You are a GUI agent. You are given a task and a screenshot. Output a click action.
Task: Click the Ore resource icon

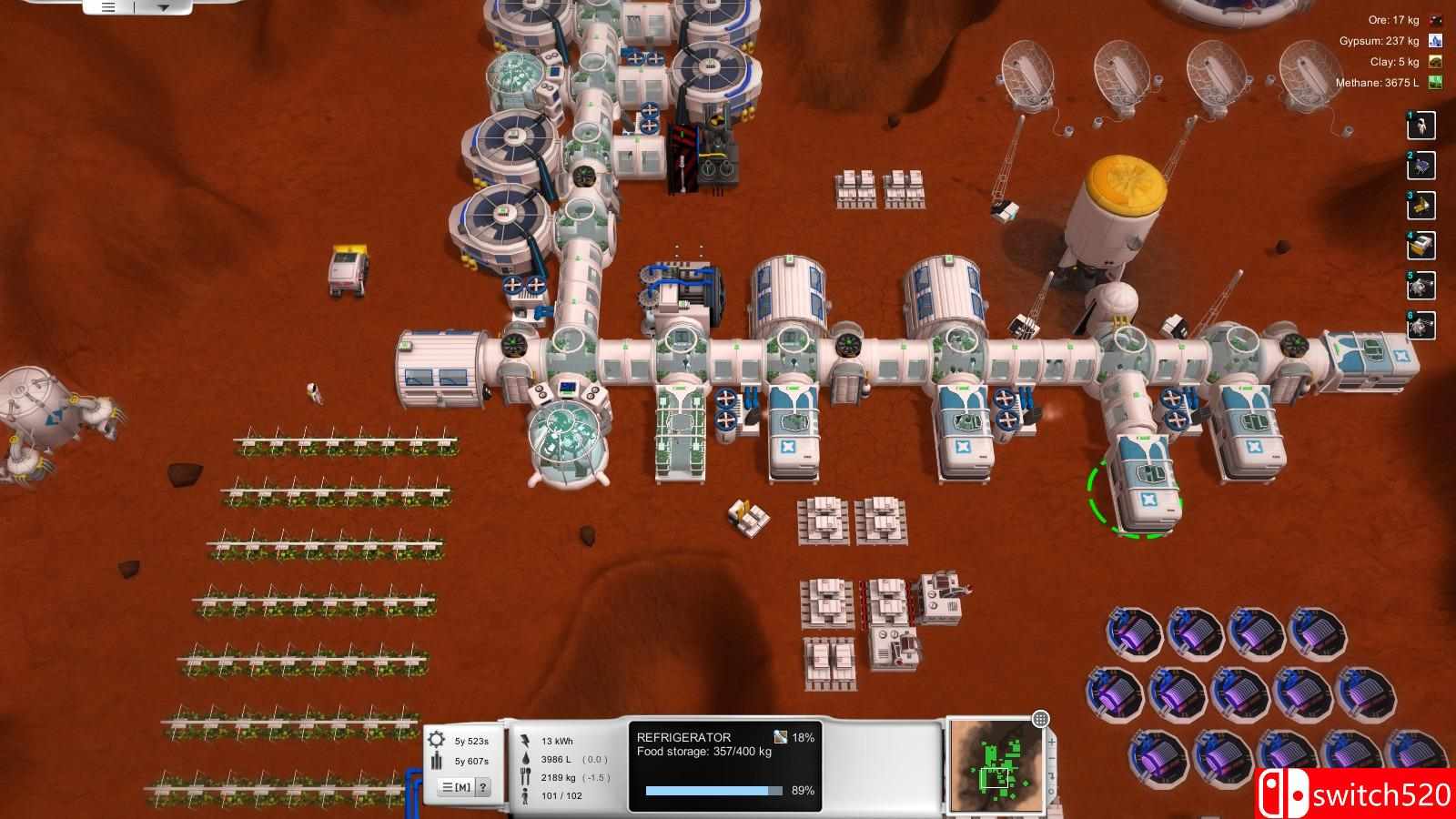[1436, 20]
